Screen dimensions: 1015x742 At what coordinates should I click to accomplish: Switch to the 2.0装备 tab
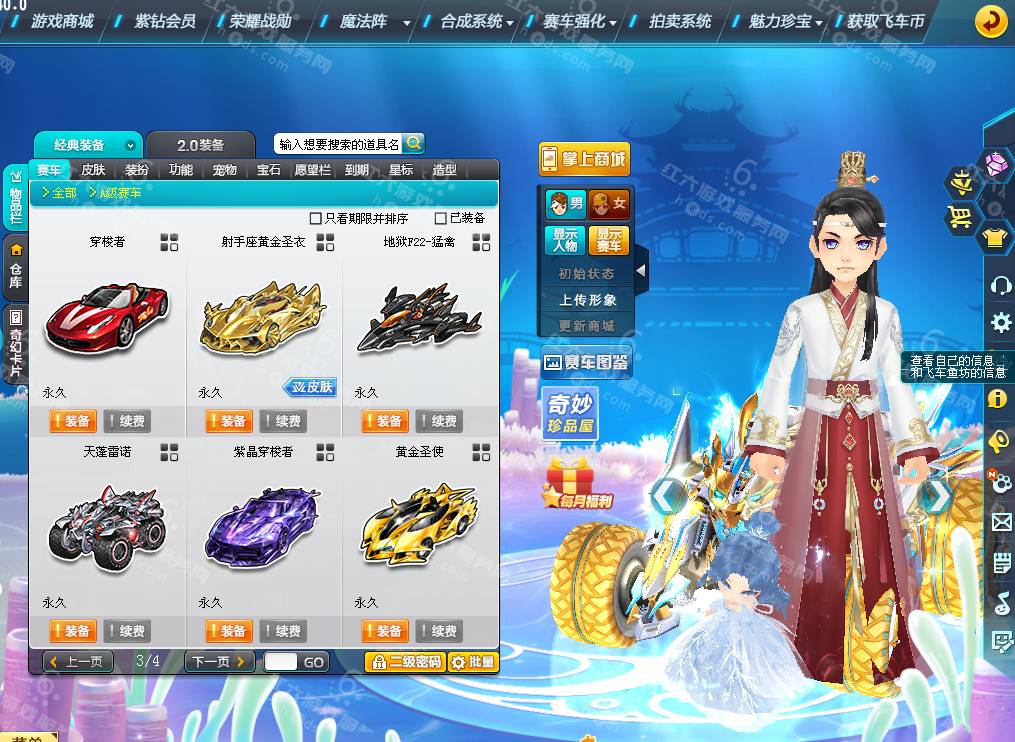[200, 145]
